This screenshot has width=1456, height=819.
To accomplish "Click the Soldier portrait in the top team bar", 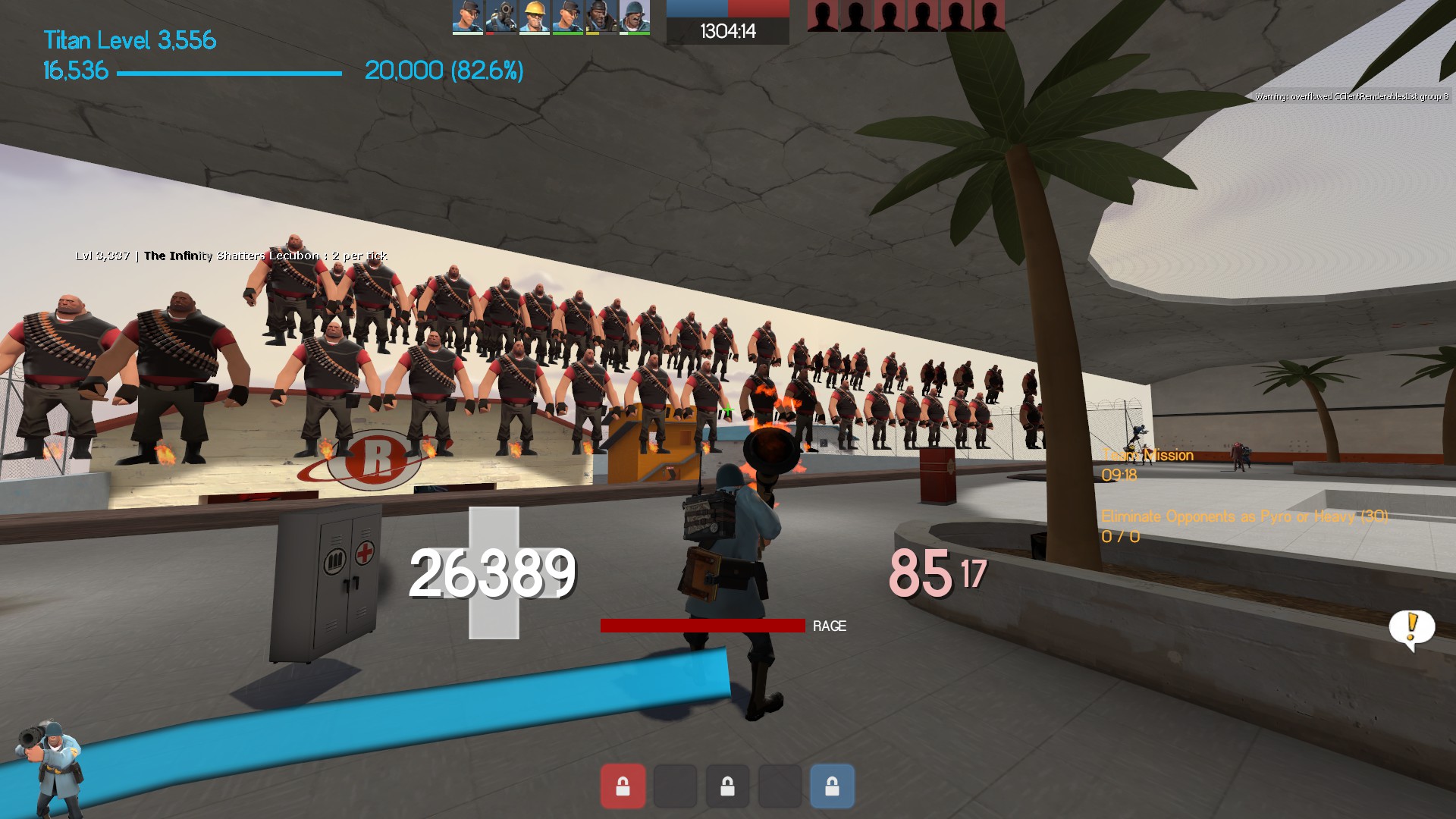I will 634,17.
